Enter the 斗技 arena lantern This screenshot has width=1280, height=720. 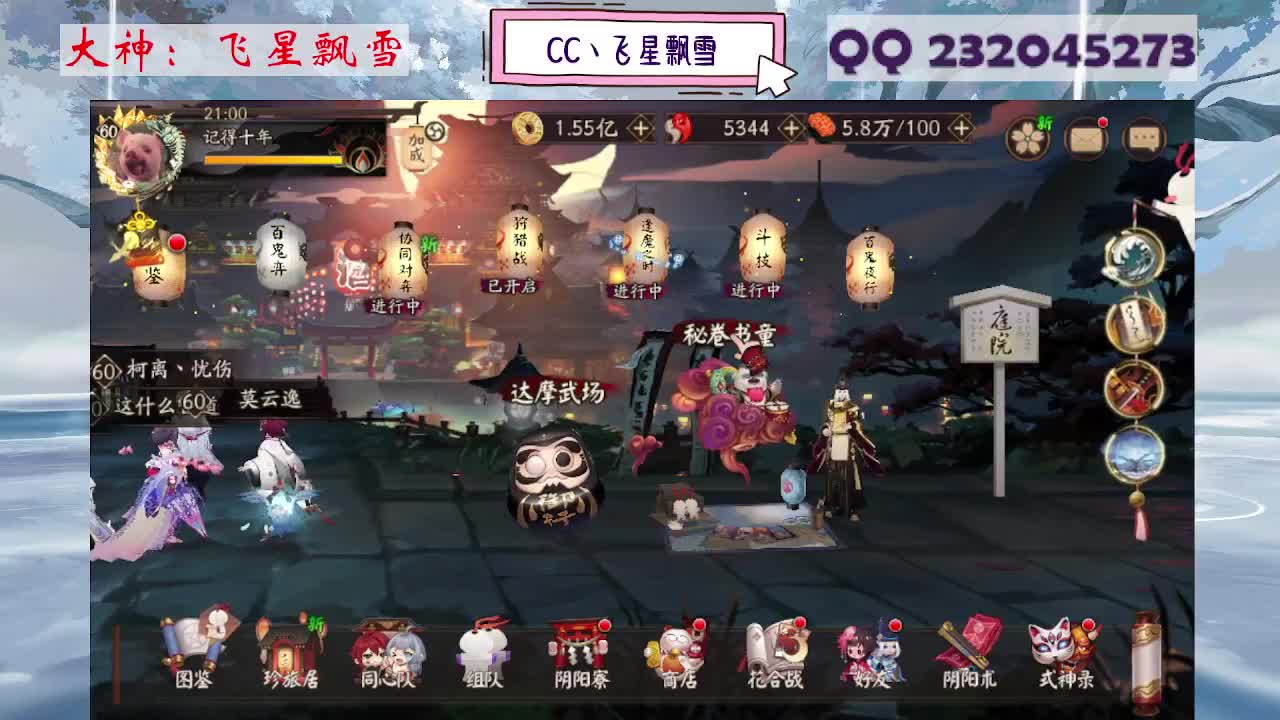click(x=763, y=248)
